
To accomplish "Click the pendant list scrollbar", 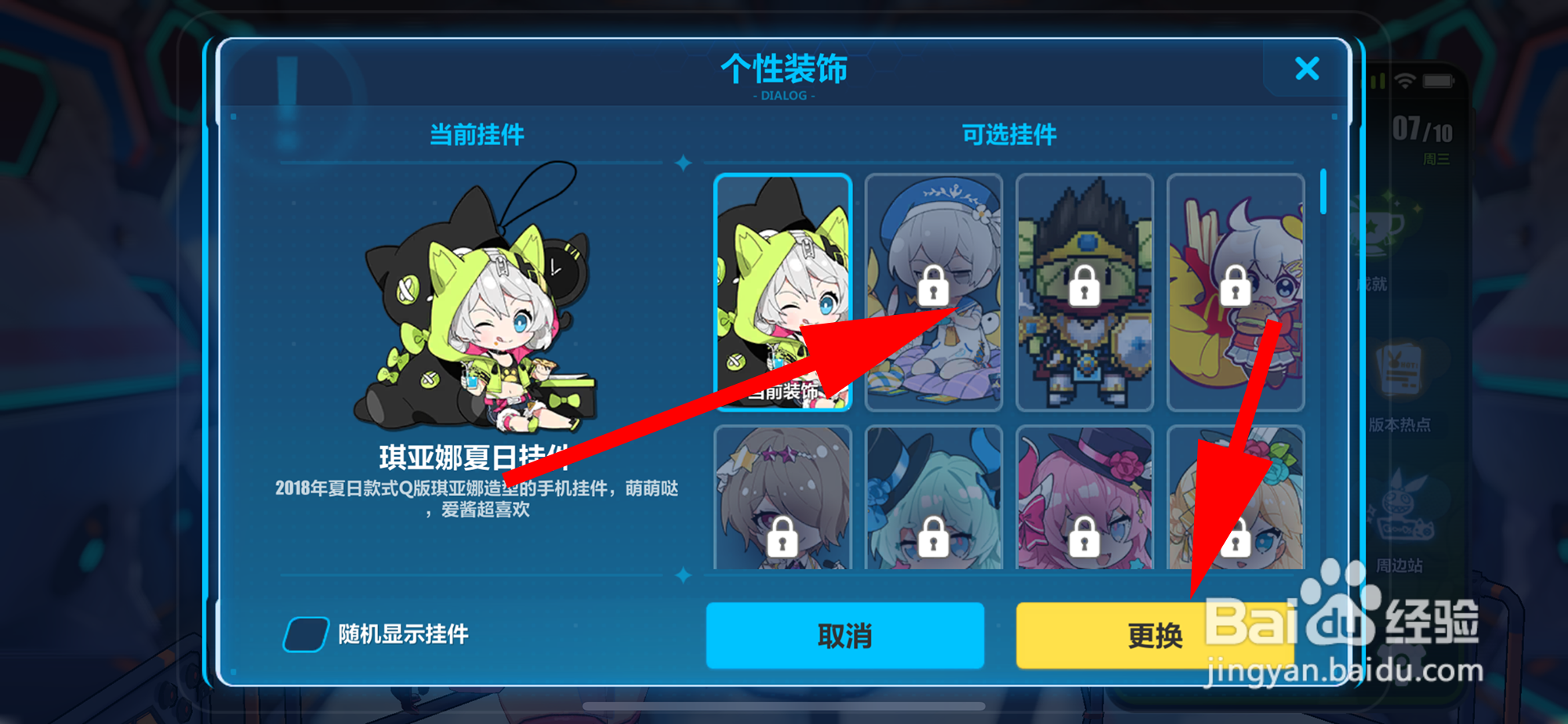I will click(1324, 196).
